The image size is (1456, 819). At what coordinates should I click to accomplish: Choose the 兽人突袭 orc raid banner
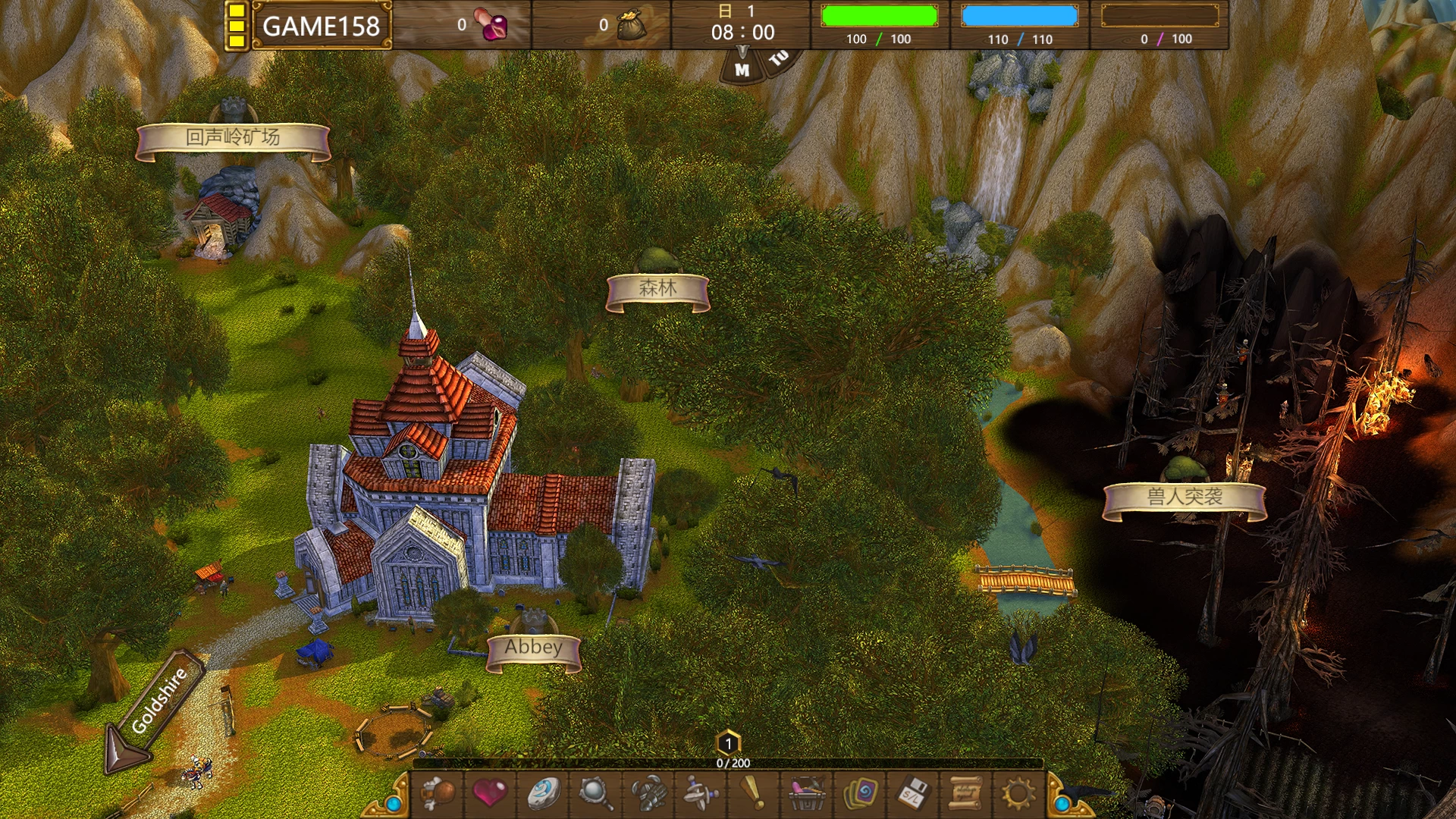(x=1184, y=498)
